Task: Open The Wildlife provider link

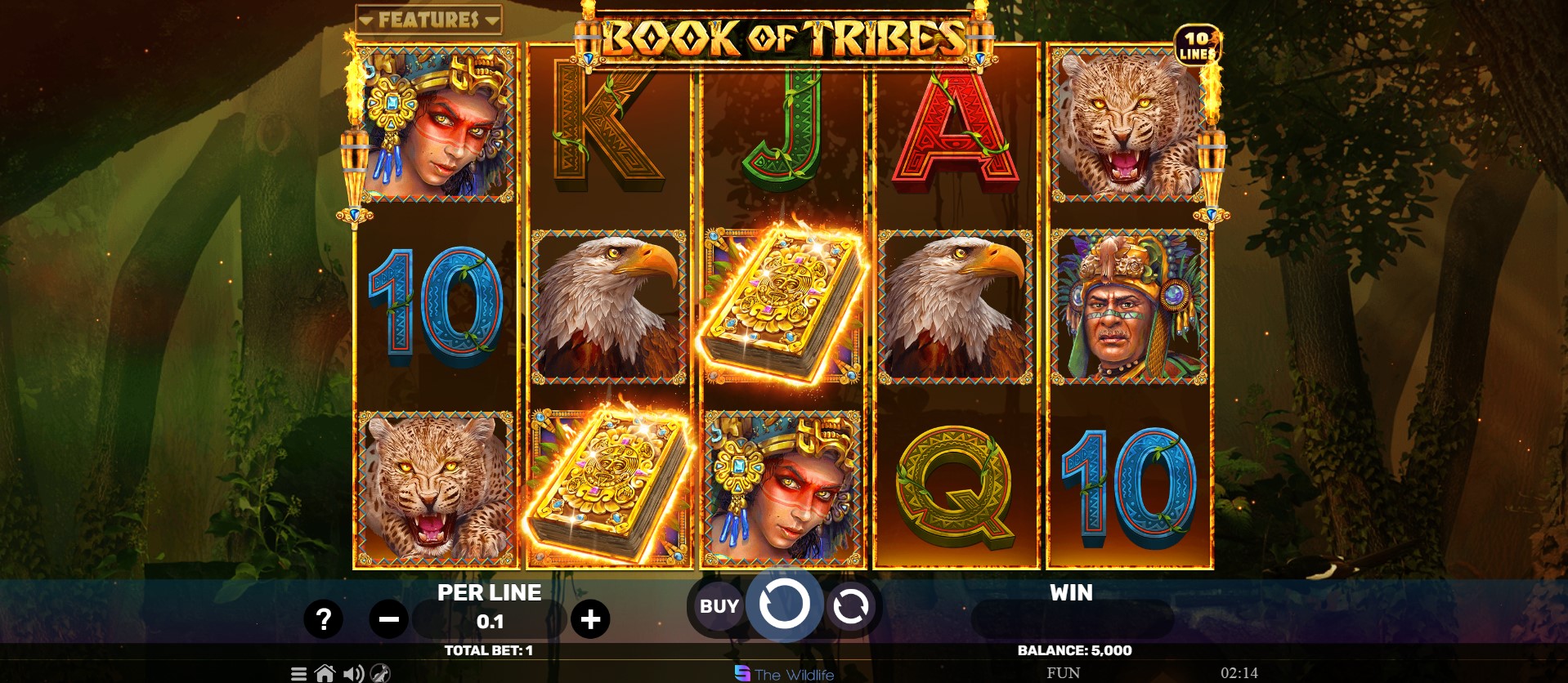Action: (x=785, y=674)
